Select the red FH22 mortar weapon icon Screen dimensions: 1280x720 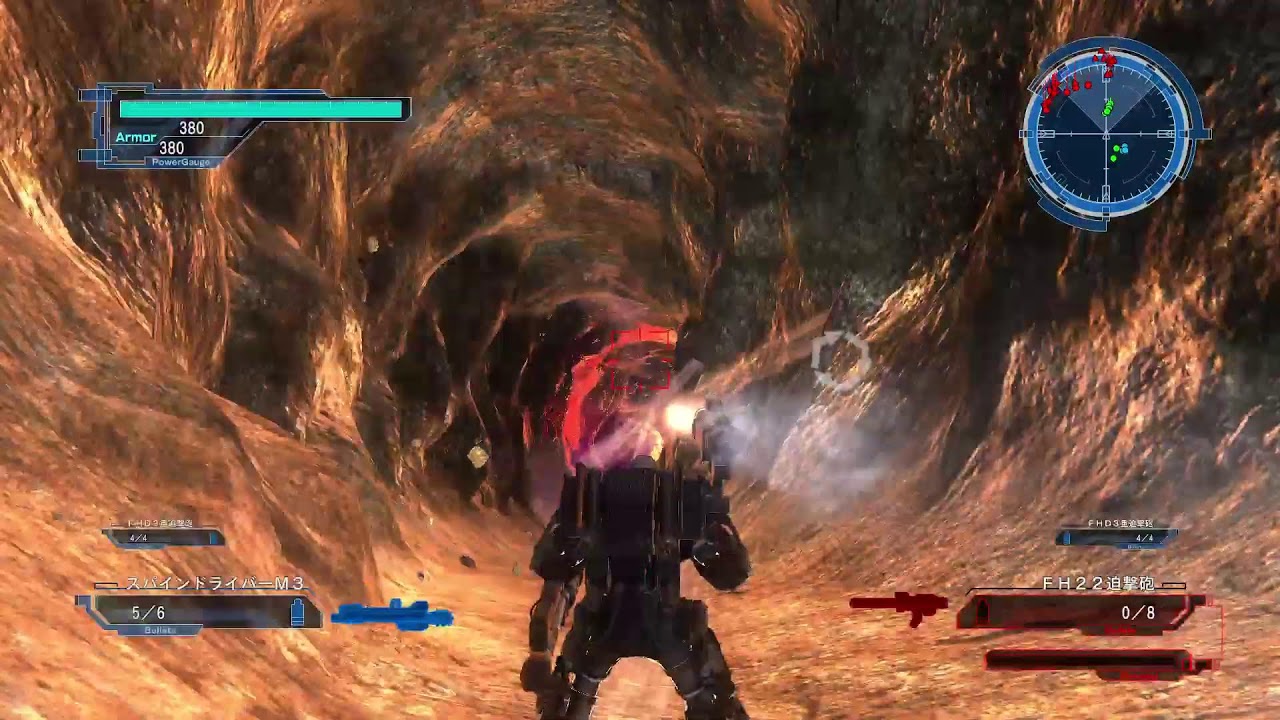[x=899, y=605]
